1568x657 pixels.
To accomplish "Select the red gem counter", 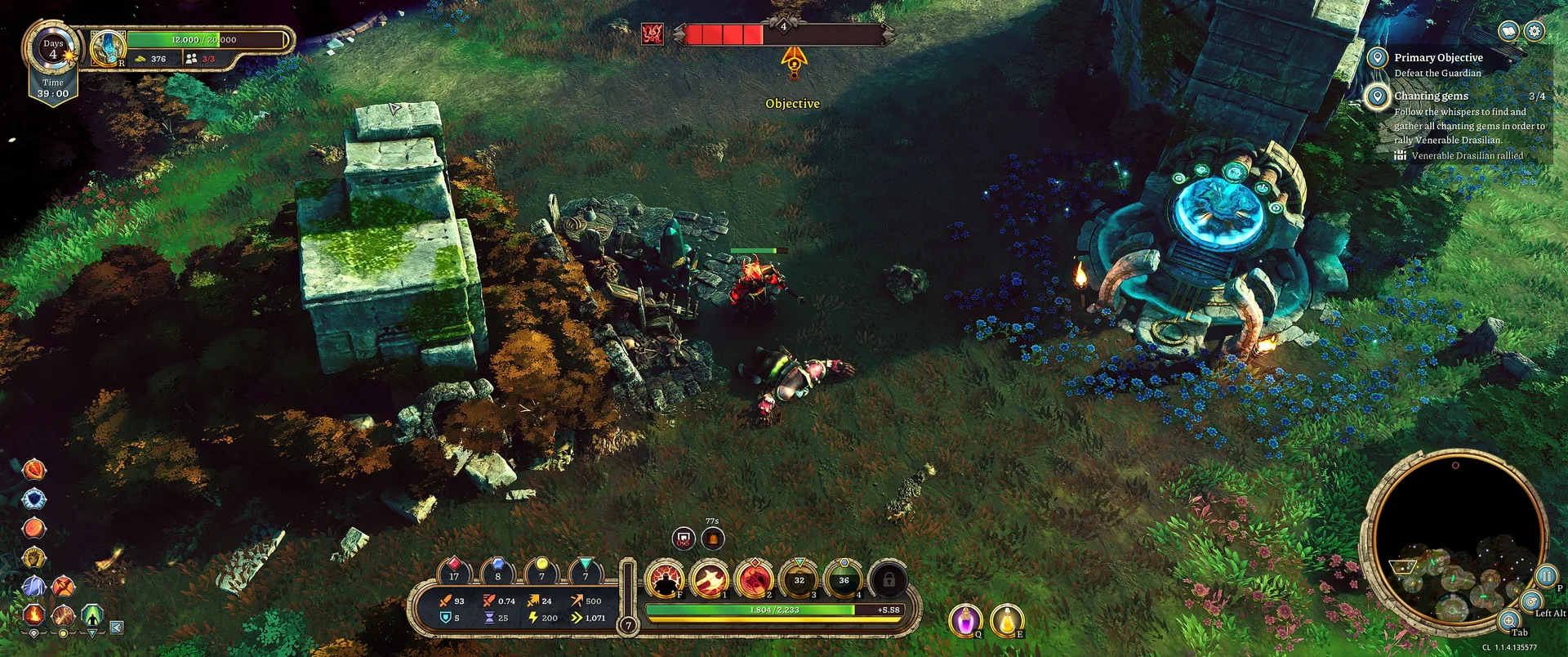I will pyautogui.click(x=454, y=570).
